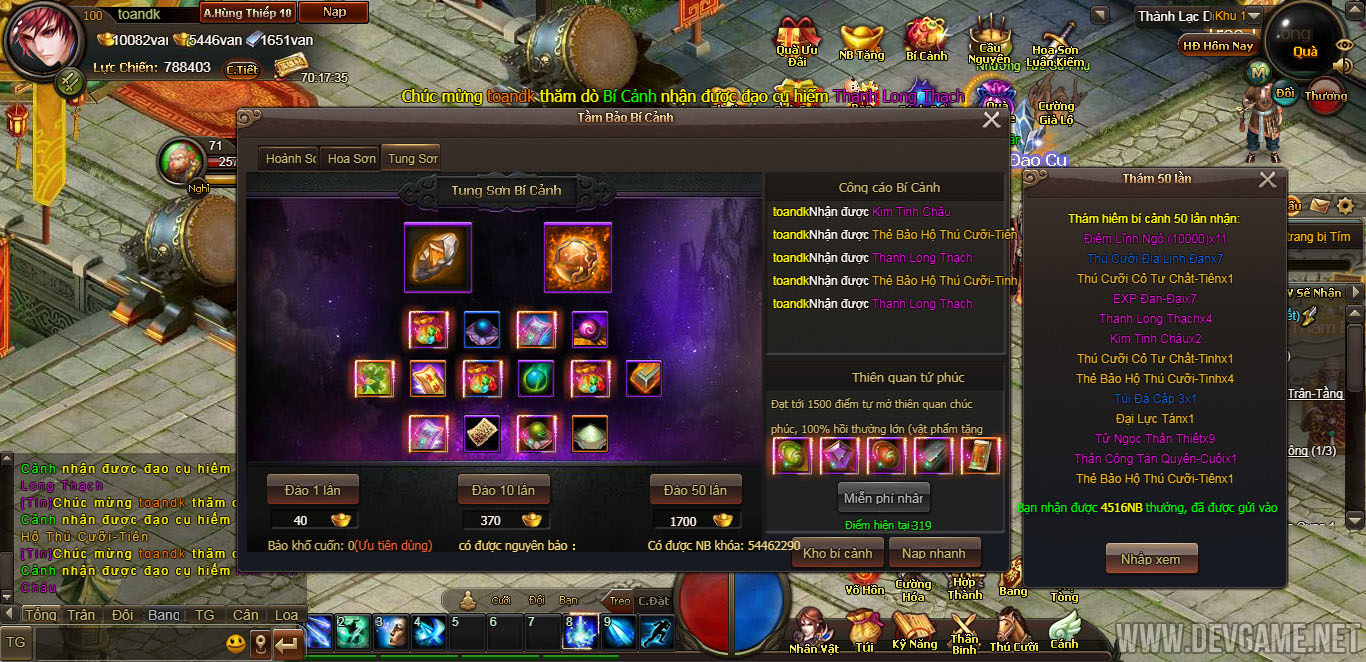This screenshot has width=1366, height=662.
Task: Switch to the Hoa Sơn tab
Action: (x=351, y=158)
